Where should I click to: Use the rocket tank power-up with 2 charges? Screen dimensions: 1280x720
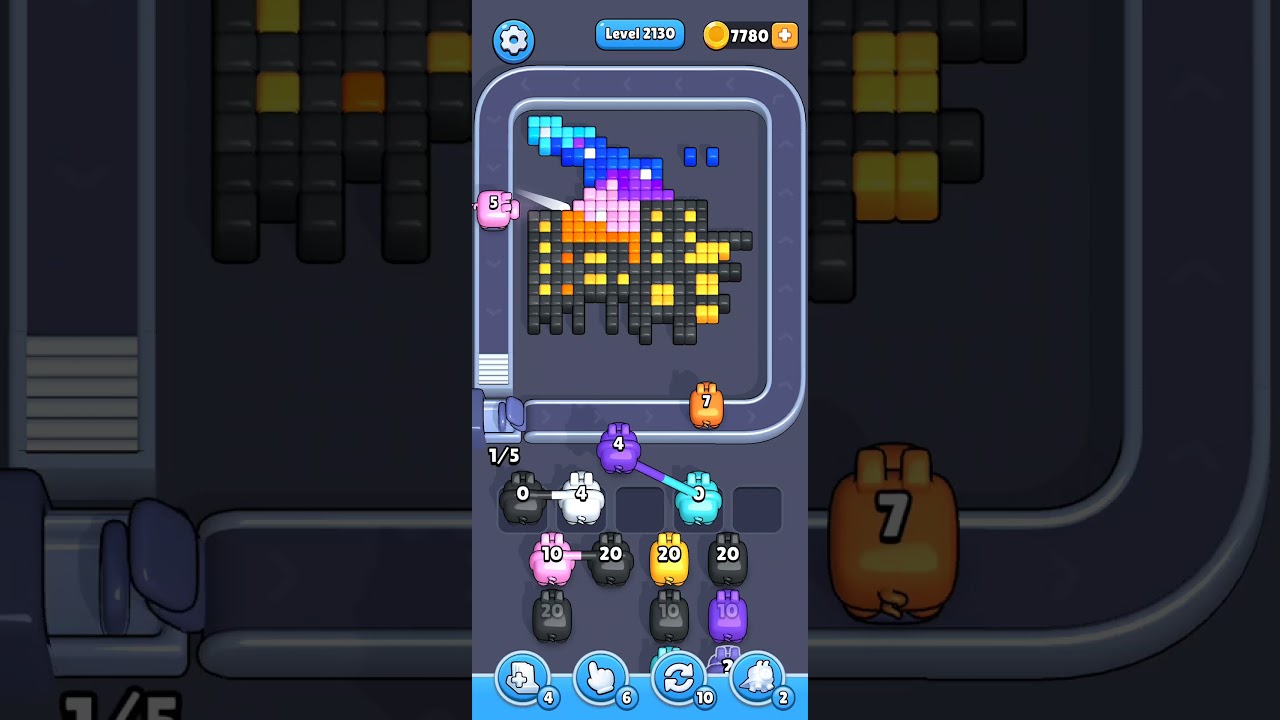[x=757, y=678]
